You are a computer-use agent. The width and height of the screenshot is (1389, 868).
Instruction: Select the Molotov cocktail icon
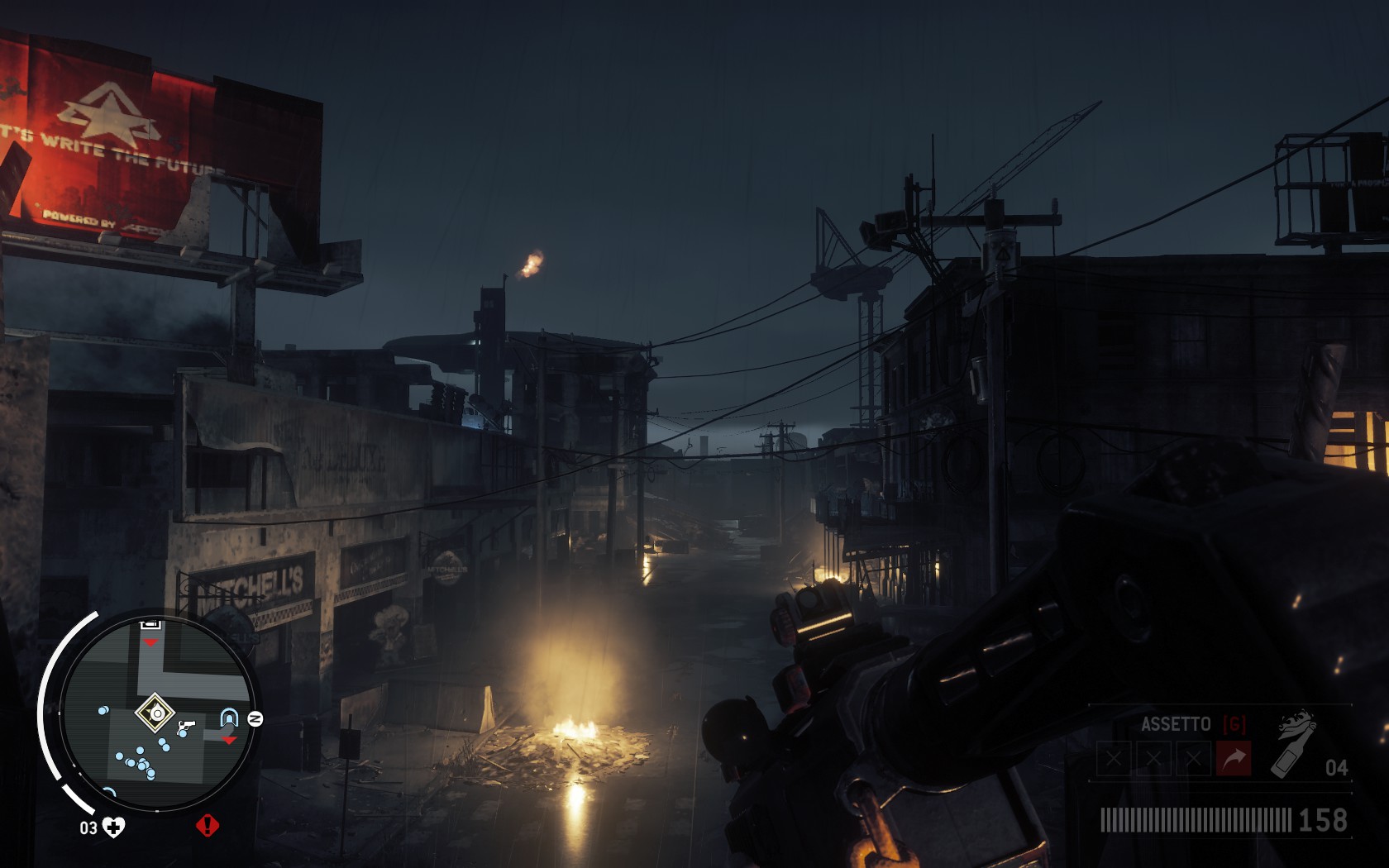click(x=1296, y=743)
